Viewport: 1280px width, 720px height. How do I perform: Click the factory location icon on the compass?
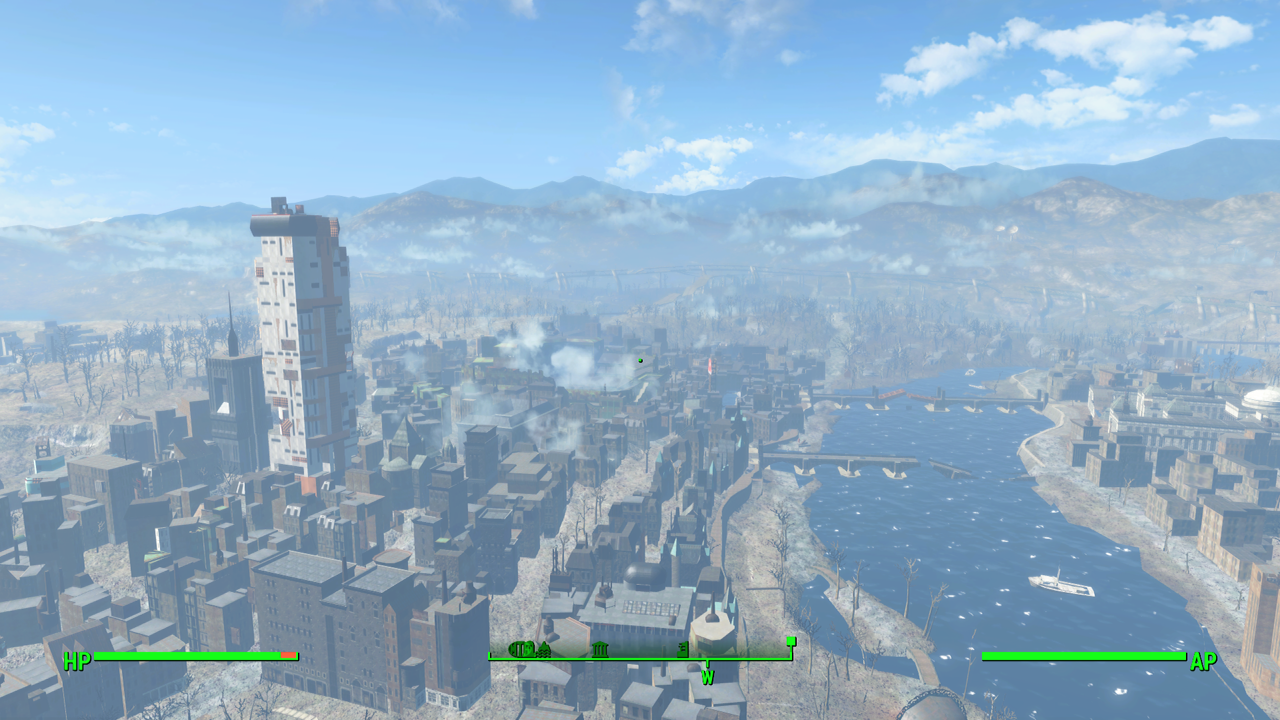pos(684,650)
